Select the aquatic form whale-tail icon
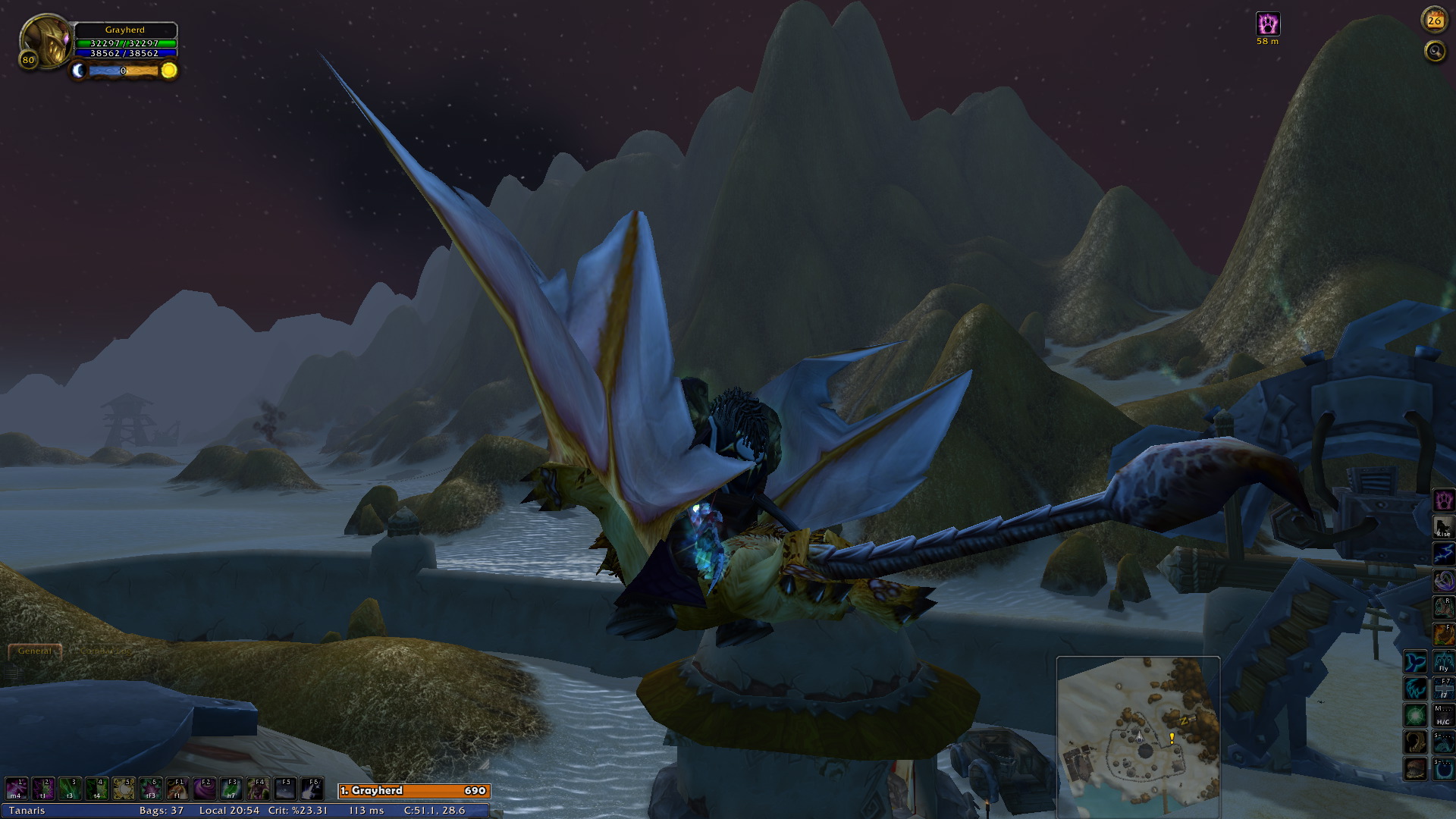 (x=1416, y=662)
